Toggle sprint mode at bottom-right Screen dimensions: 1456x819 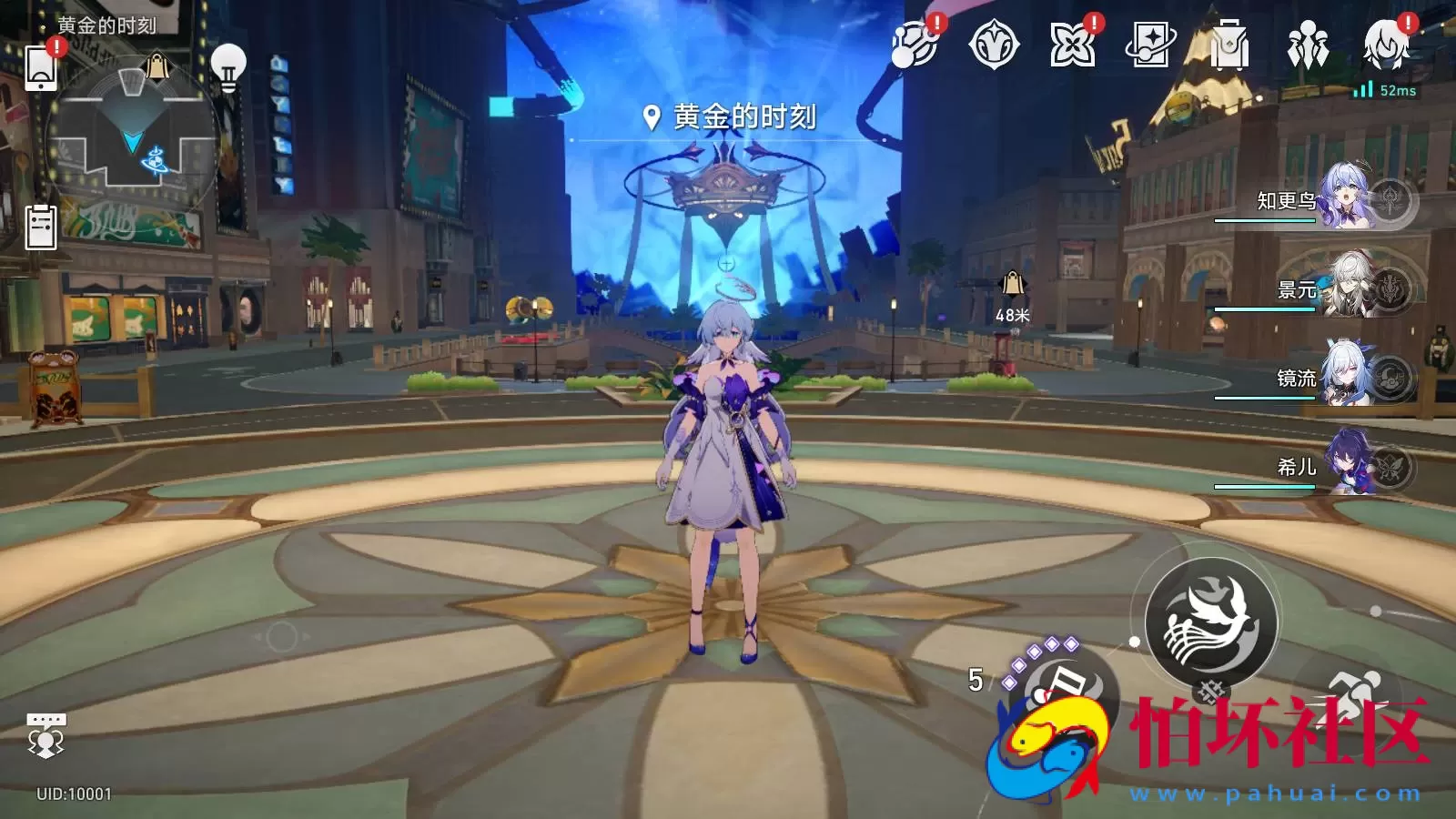coord(1358,693)
